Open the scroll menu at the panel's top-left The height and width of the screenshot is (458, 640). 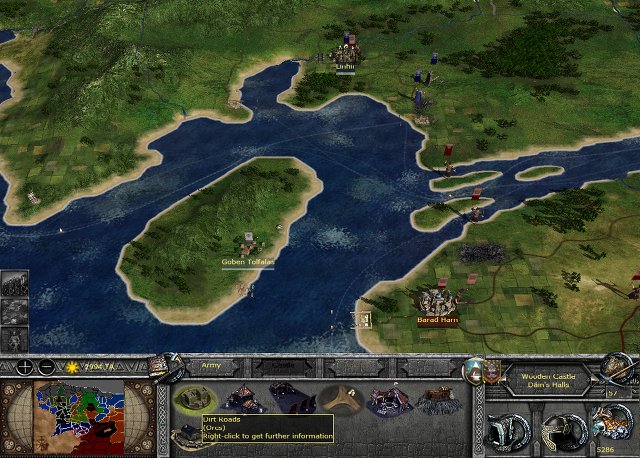click(165, 367)
